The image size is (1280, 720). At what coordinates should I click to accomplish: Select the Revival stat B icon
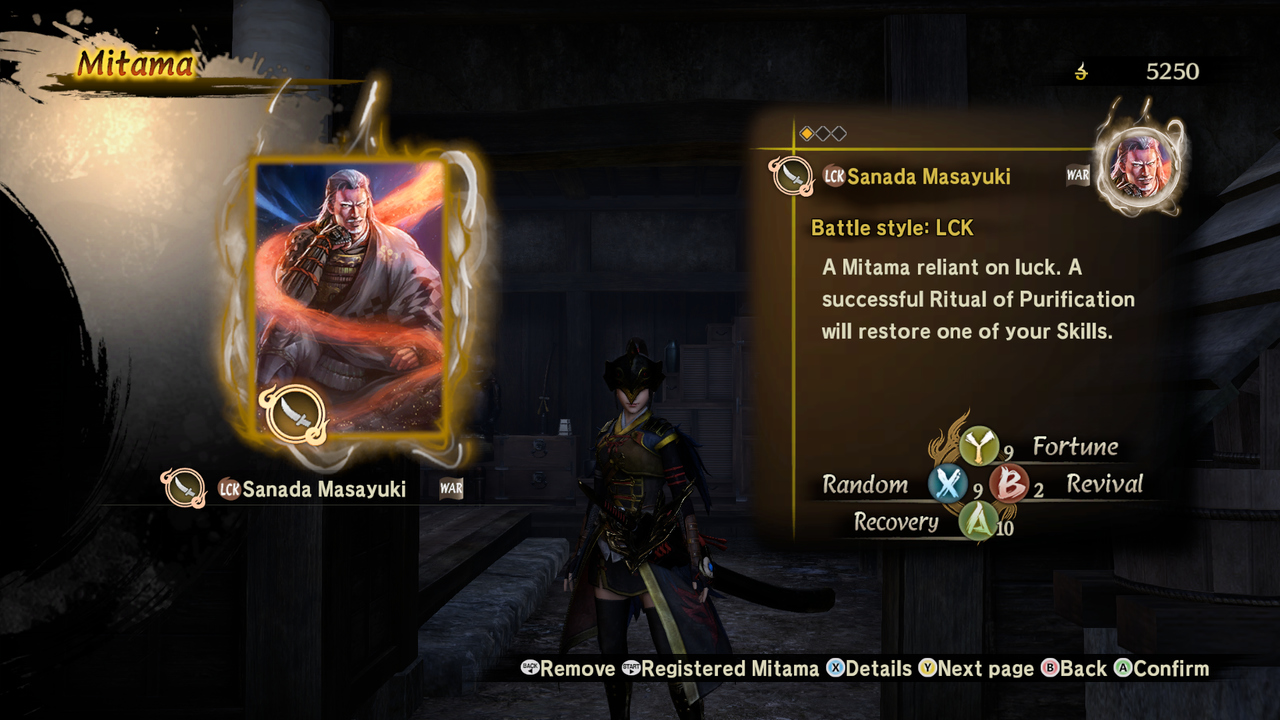[x=1010, y=484]
